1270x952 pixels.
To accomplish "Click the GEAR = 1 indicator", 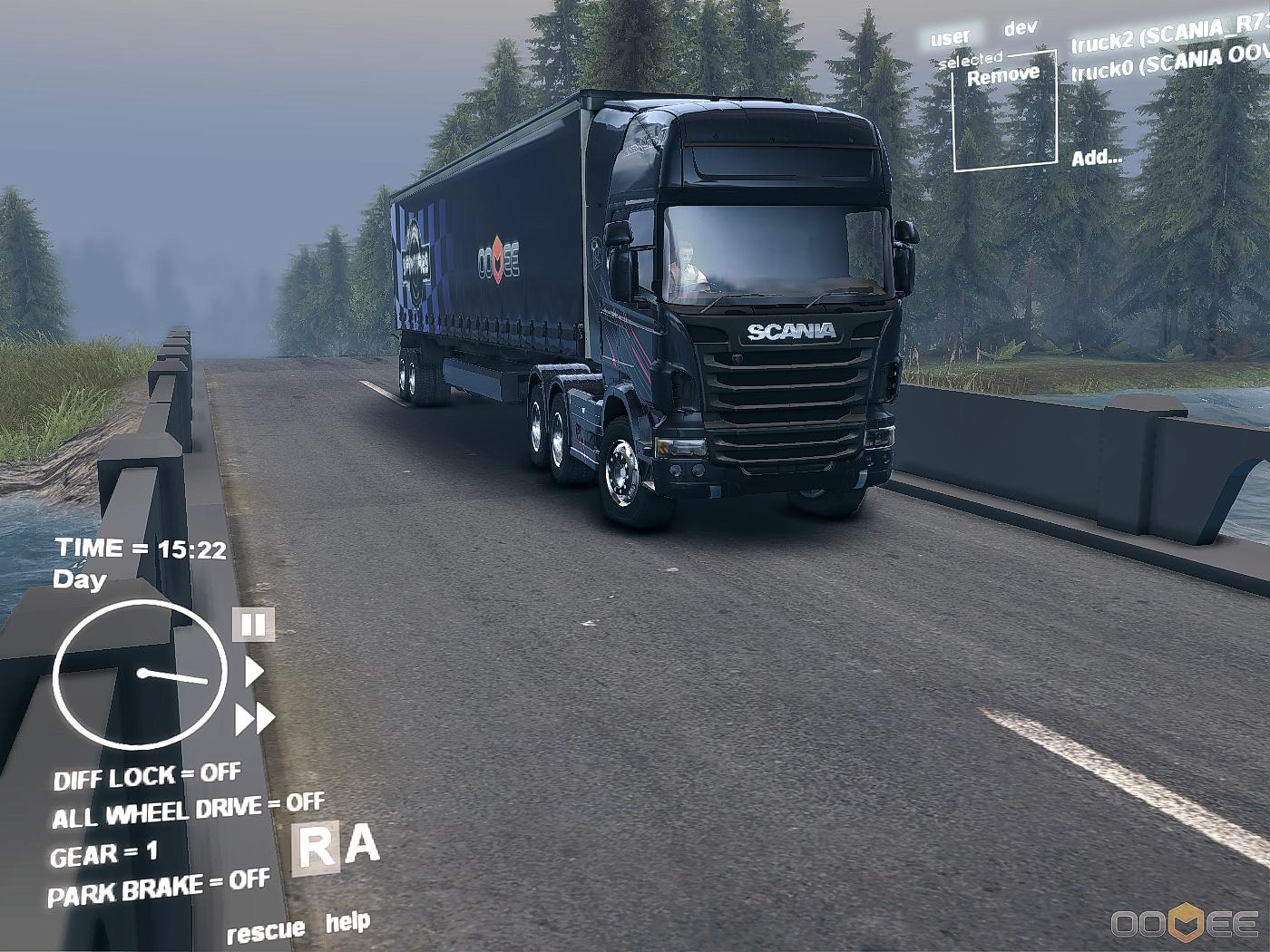I will [x=103, y=854].
